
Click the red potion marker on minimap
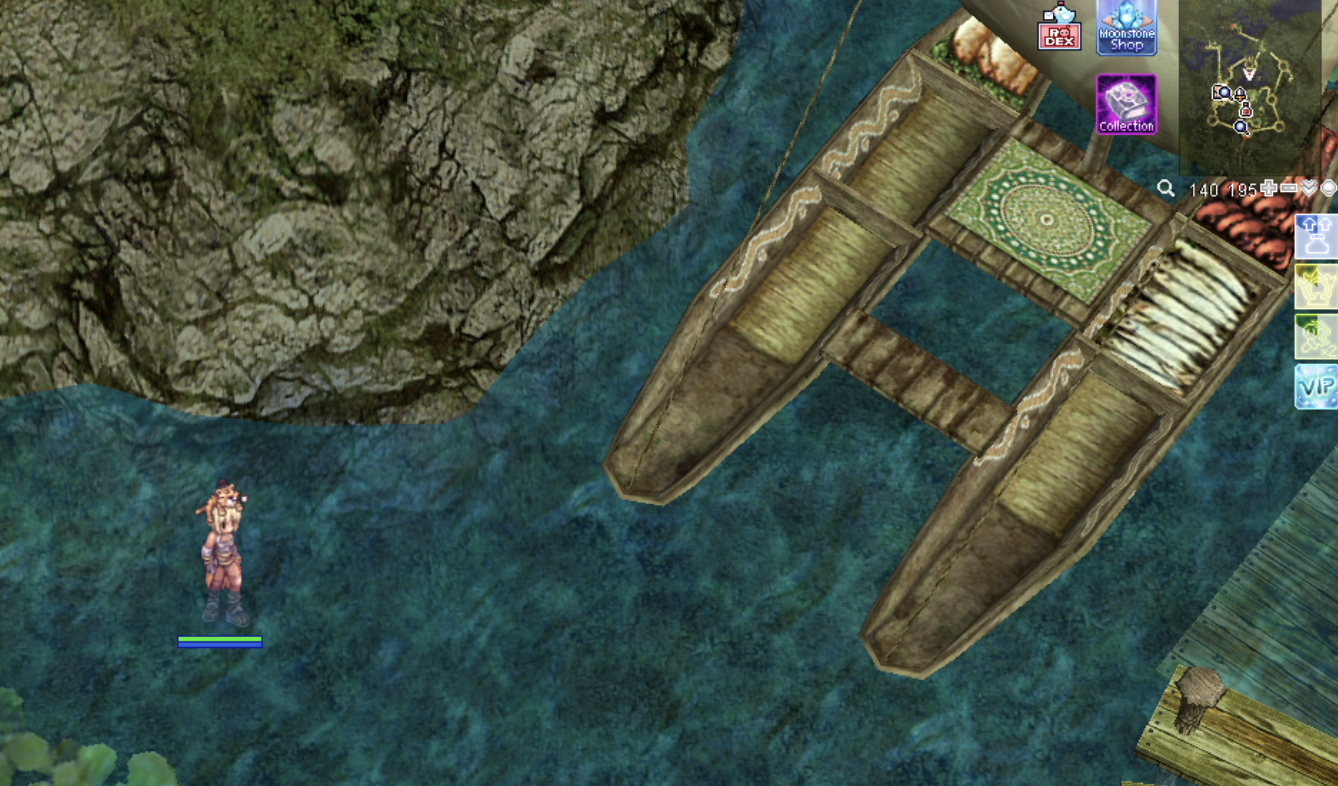[x=1246, y=111]
